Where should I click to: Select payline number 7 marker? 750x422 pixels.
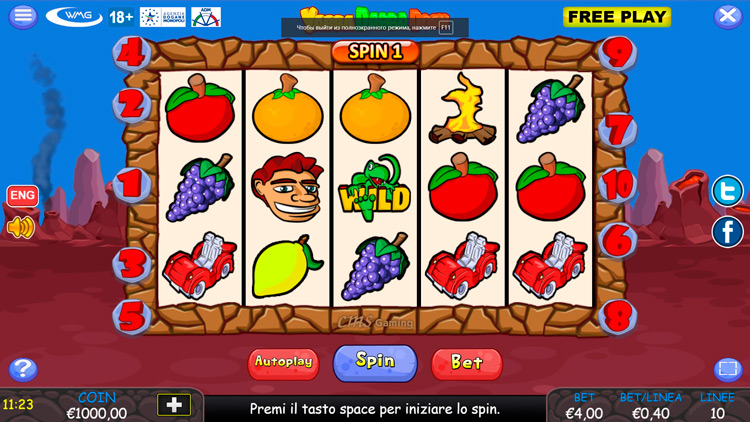pyautogui.click(x=619, y=129)
